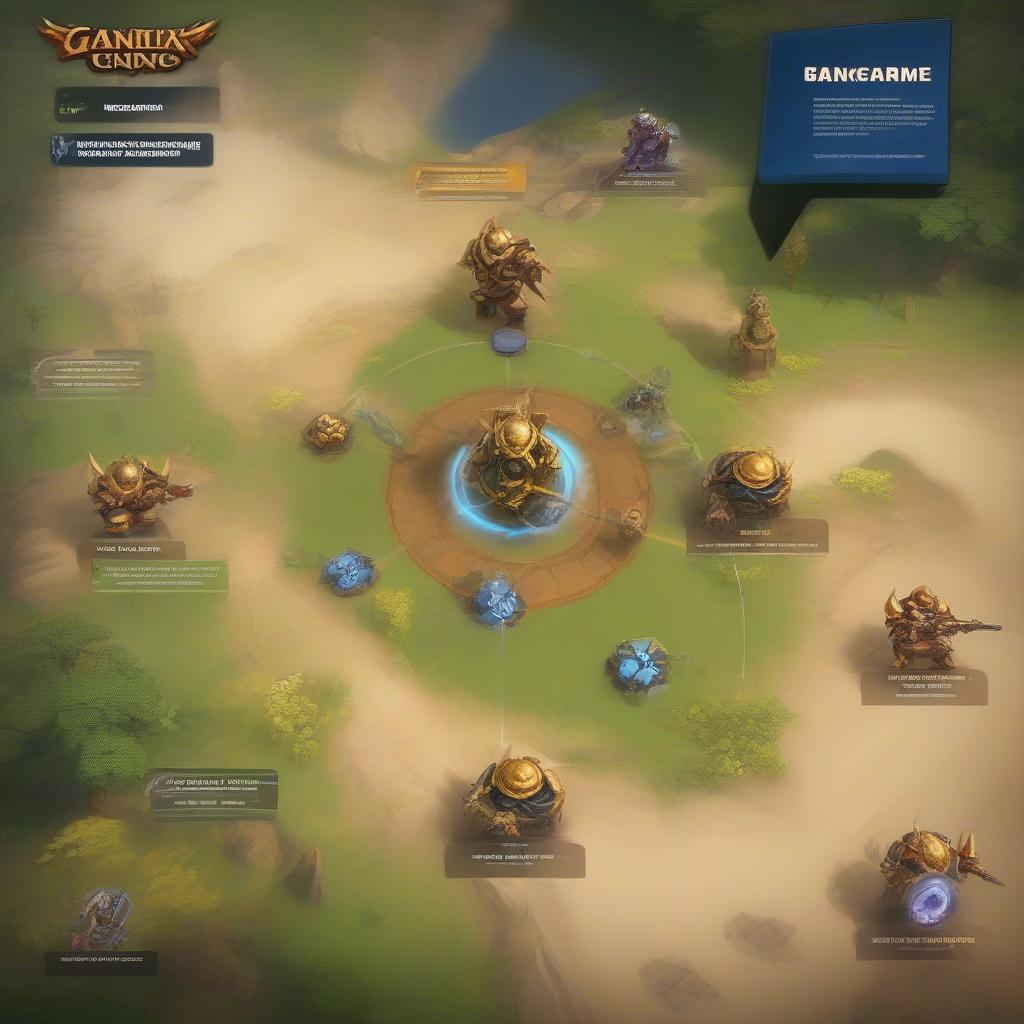Open the blue GANCEARME info panel

855,102
